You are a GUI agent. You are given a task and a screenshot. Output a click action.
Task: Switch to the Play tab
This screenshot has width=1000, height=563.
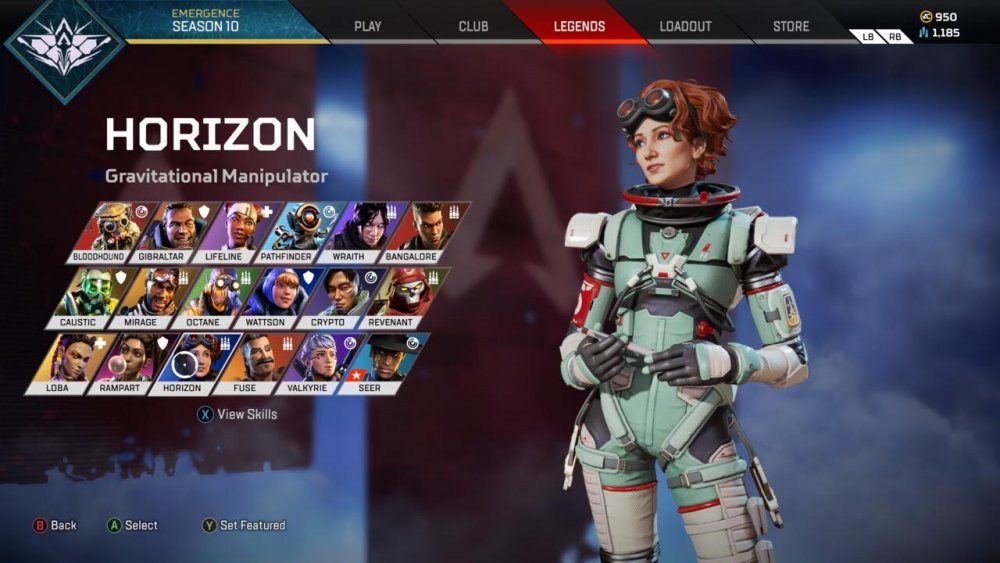(368, 26)
